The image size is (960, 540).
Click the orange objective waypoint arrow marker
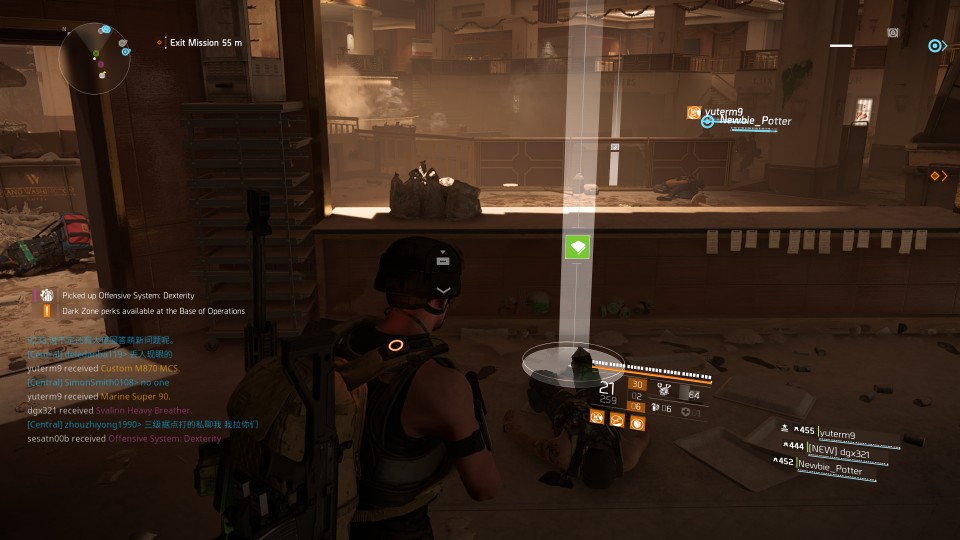[938, 176]
